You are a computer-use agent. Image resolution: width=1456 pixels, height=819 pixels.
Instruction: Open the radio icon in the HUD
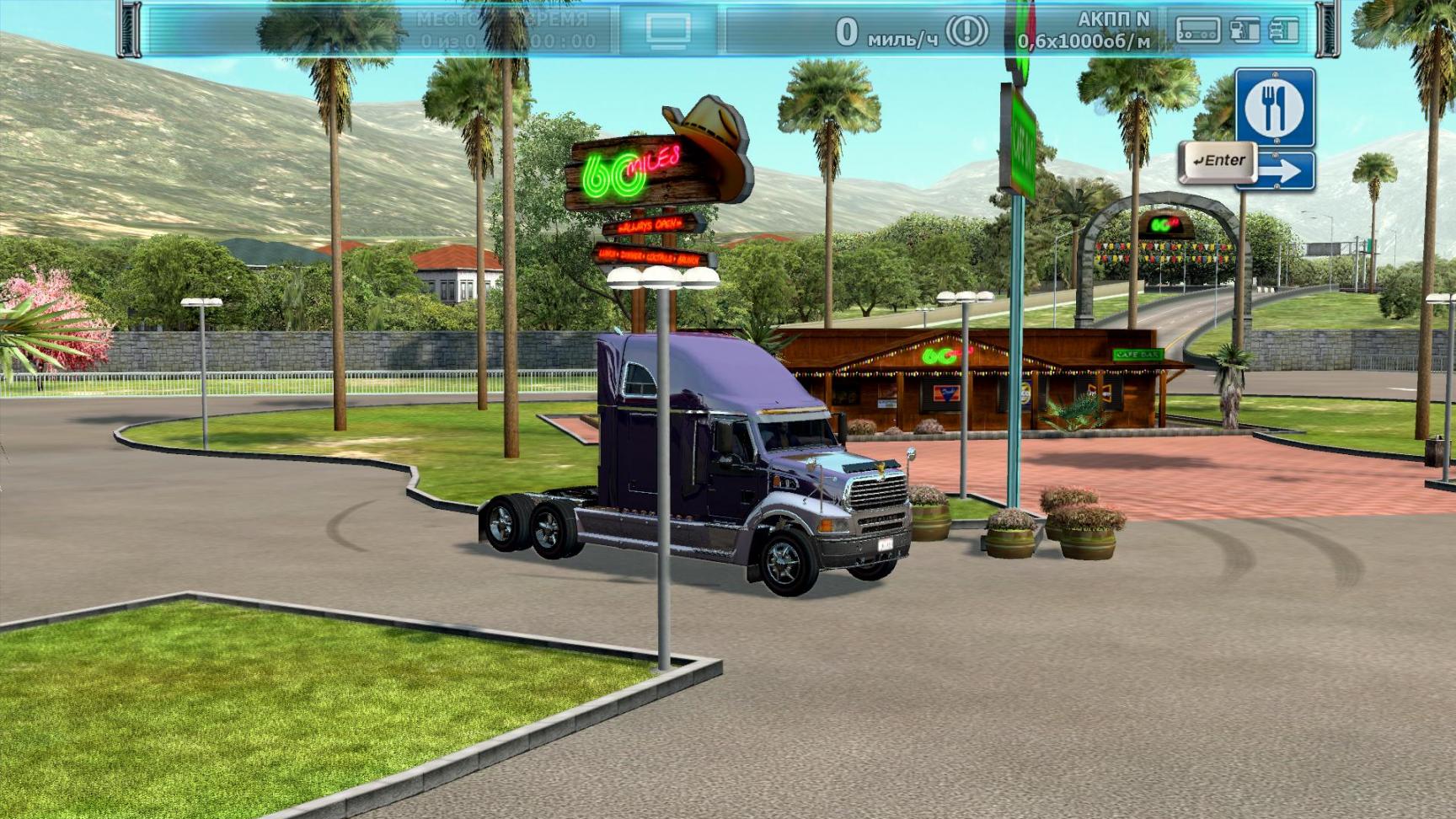click(1198, 31)
